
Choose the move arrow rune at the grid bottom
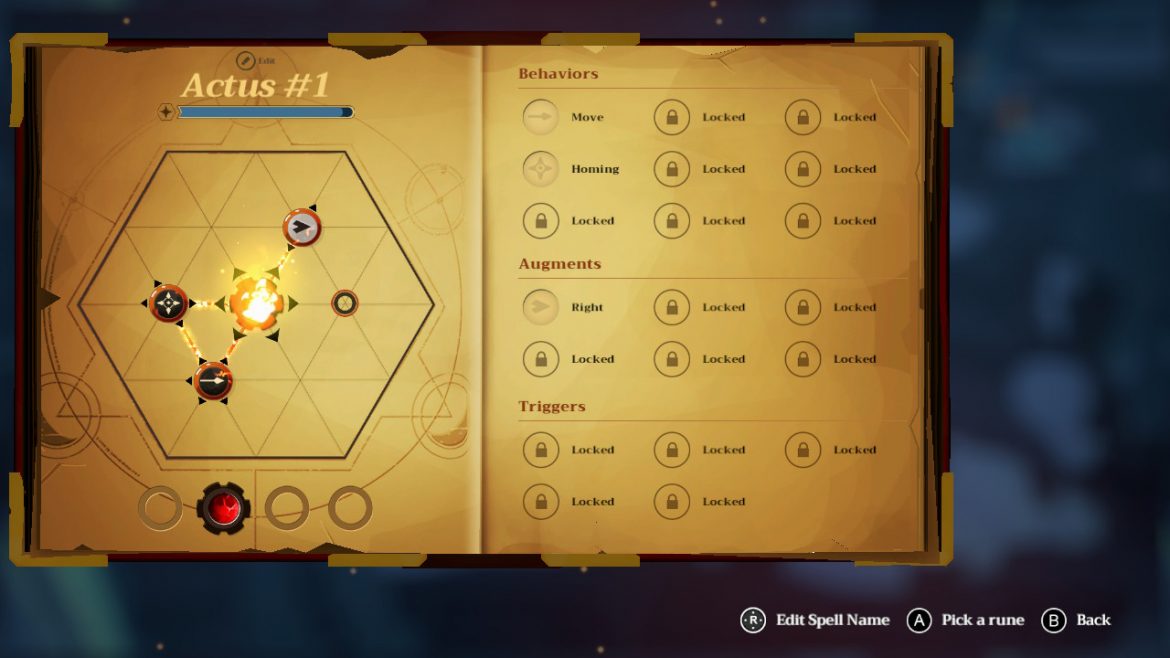[x=213, y=381]
